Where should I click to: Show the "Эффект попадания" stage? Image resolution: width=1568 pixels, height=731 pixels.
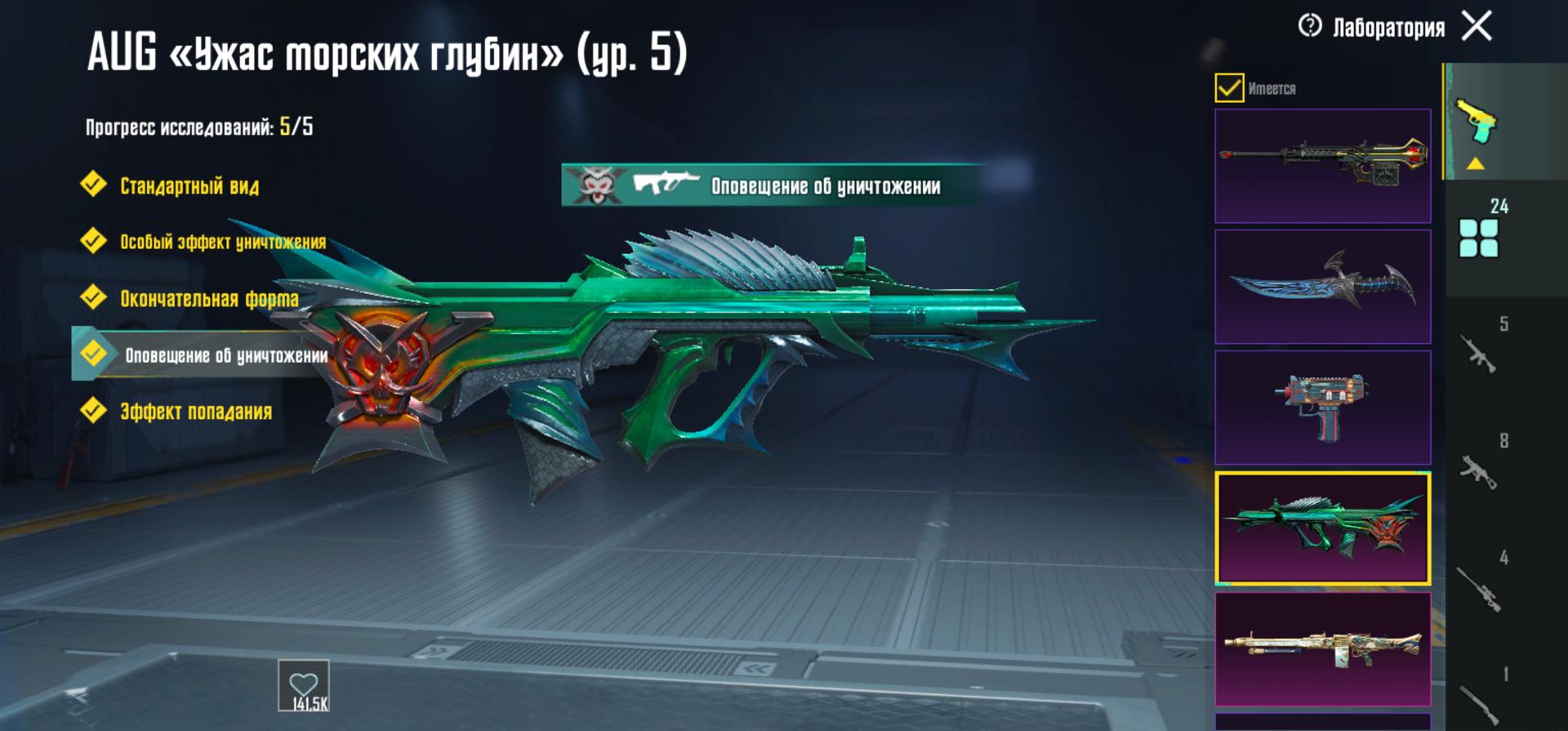pos(194,412)
